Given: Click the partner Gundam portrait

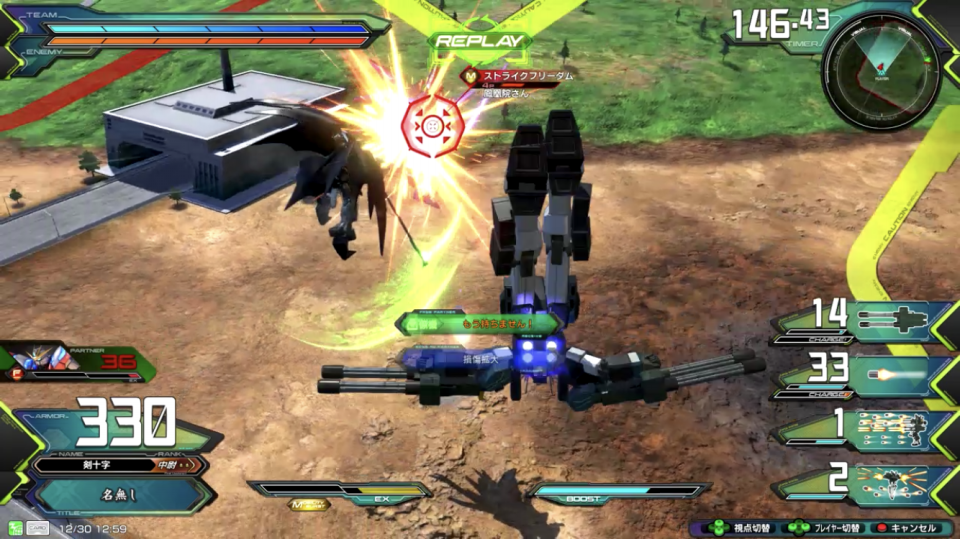Looking at the screenshot, I should [x=40, y=361].
